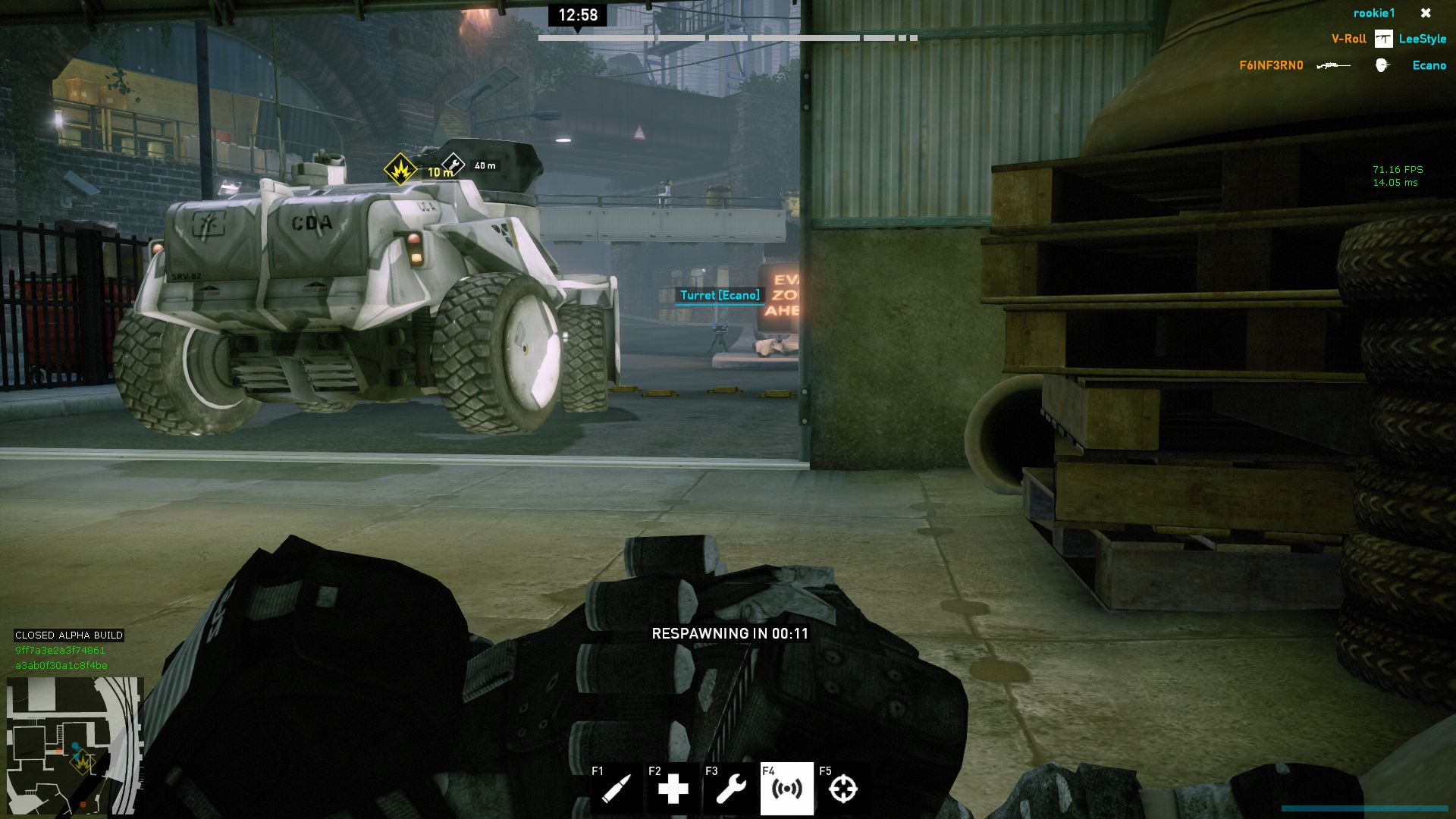Click the rookie1 kill feed entry
Viewport: 1456px width, 819px height.
1373,13
